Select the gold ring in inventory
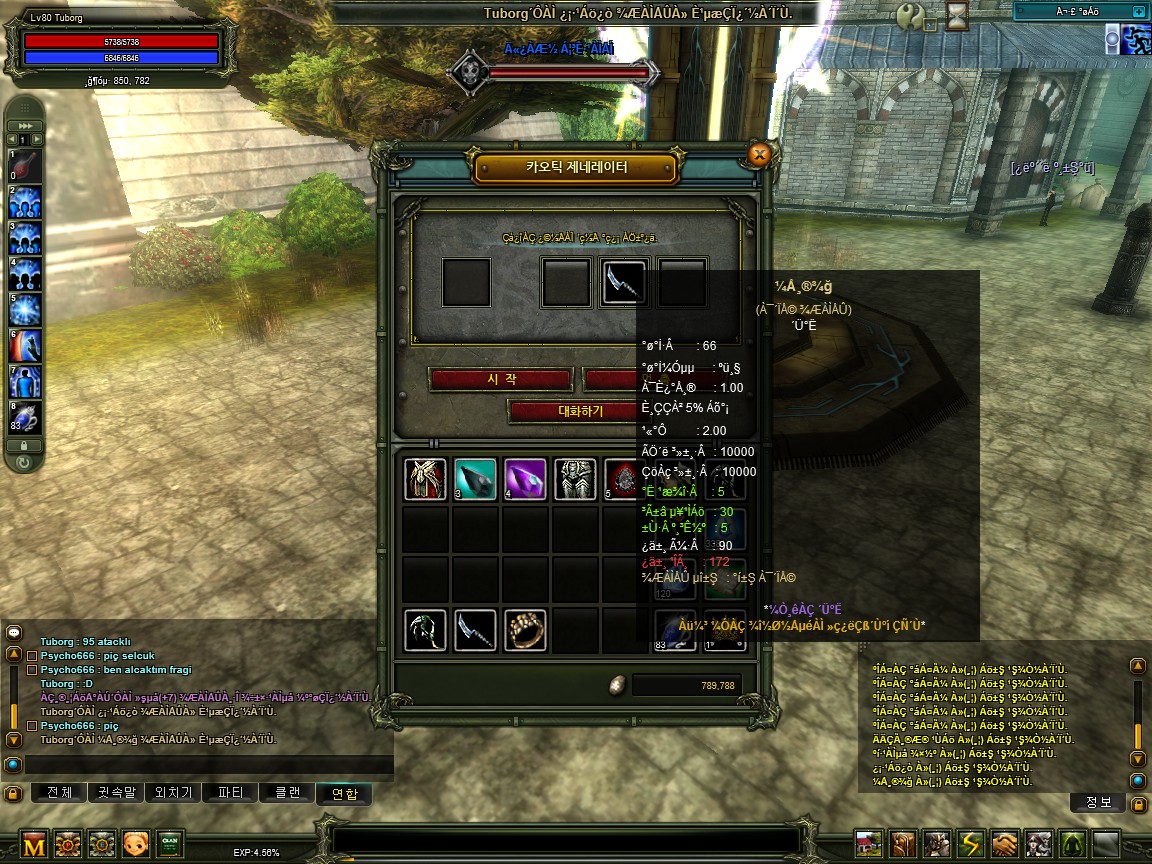The height and width of the screenshot is (864, 1152). point(525,630)
